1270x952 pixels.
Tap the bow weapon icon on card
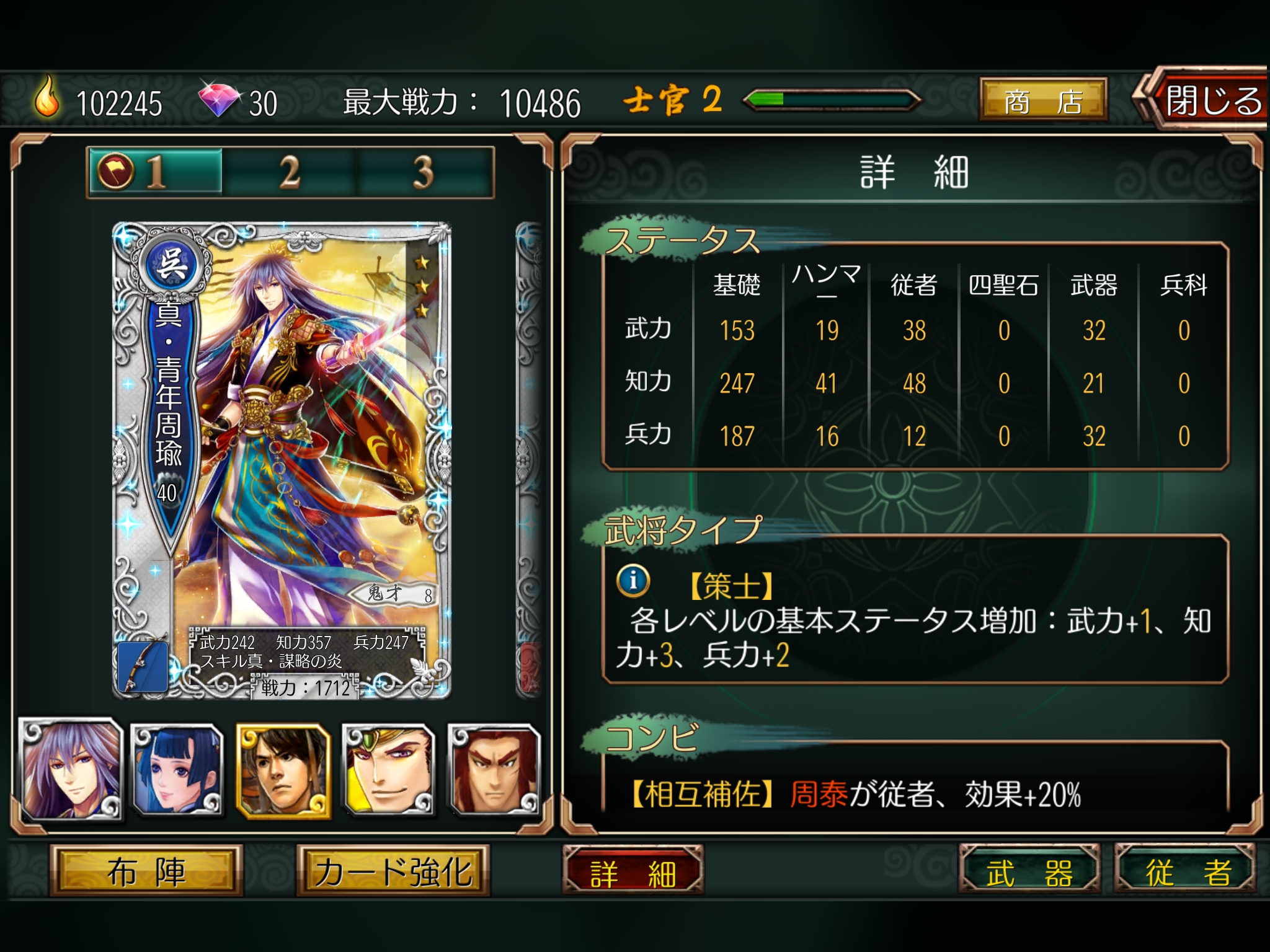pyautogui.click(x=143, y=667)
